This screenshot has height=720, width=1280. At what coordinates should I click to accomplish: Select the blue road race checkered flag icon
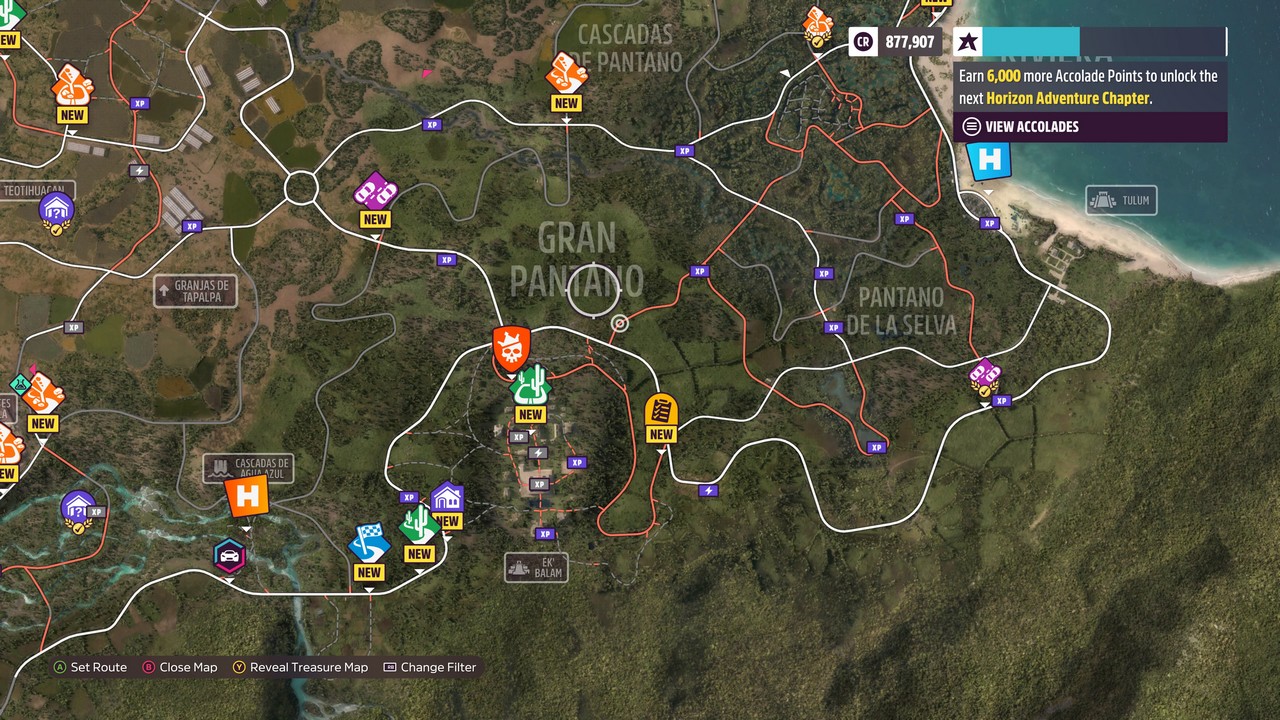pyautogui.click(x=369, y=546)
